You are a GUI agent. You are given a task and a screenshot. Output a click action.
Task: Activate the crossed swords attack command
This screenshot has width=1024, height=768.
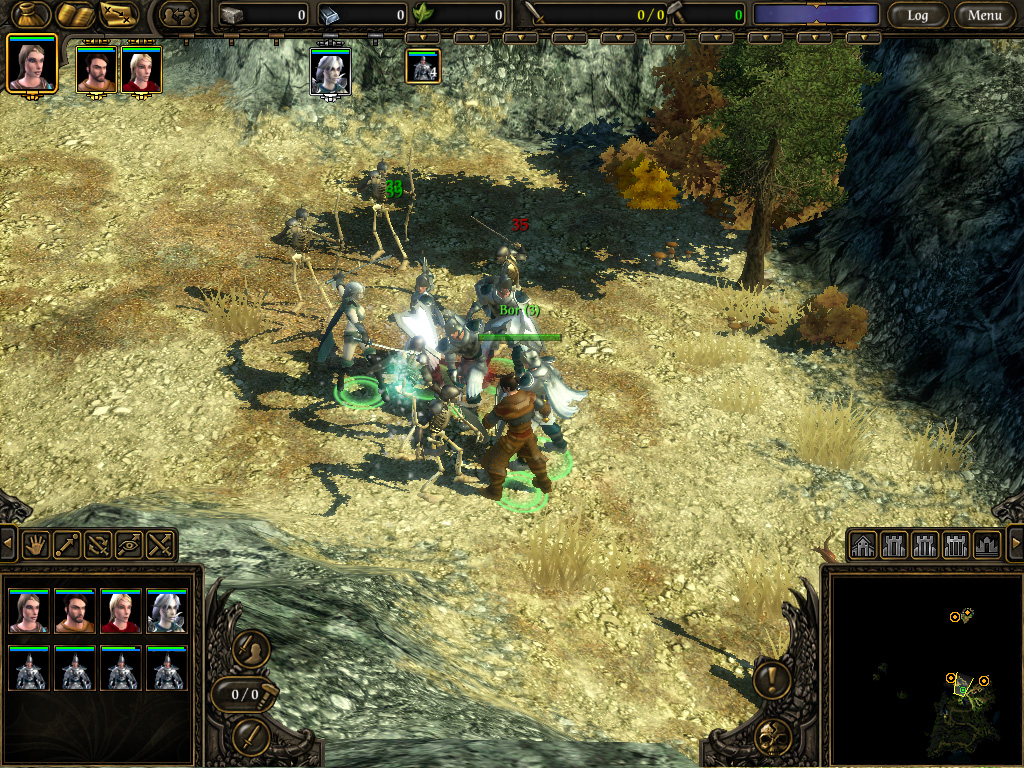[x=160, y=544]
